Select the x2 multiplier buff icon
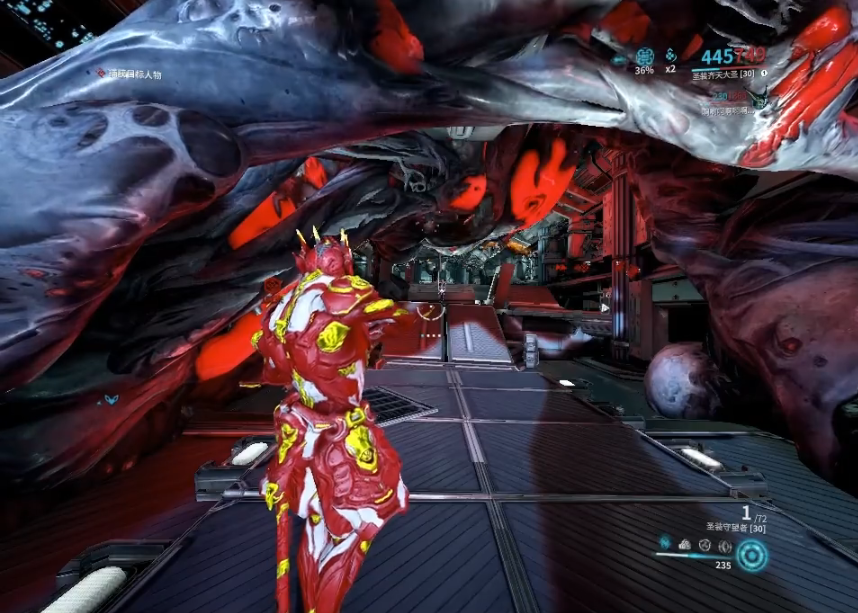Viewport: 858px width, 613px height. (x=671, y=56)
